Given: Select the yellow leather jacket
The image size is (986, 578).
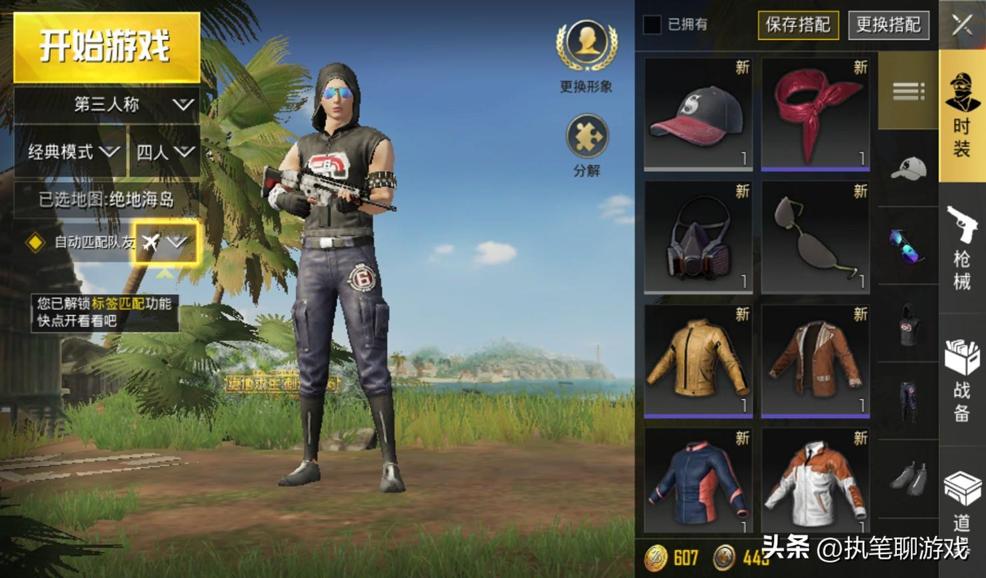Looking at the screenshot, I should coord(698,361).
